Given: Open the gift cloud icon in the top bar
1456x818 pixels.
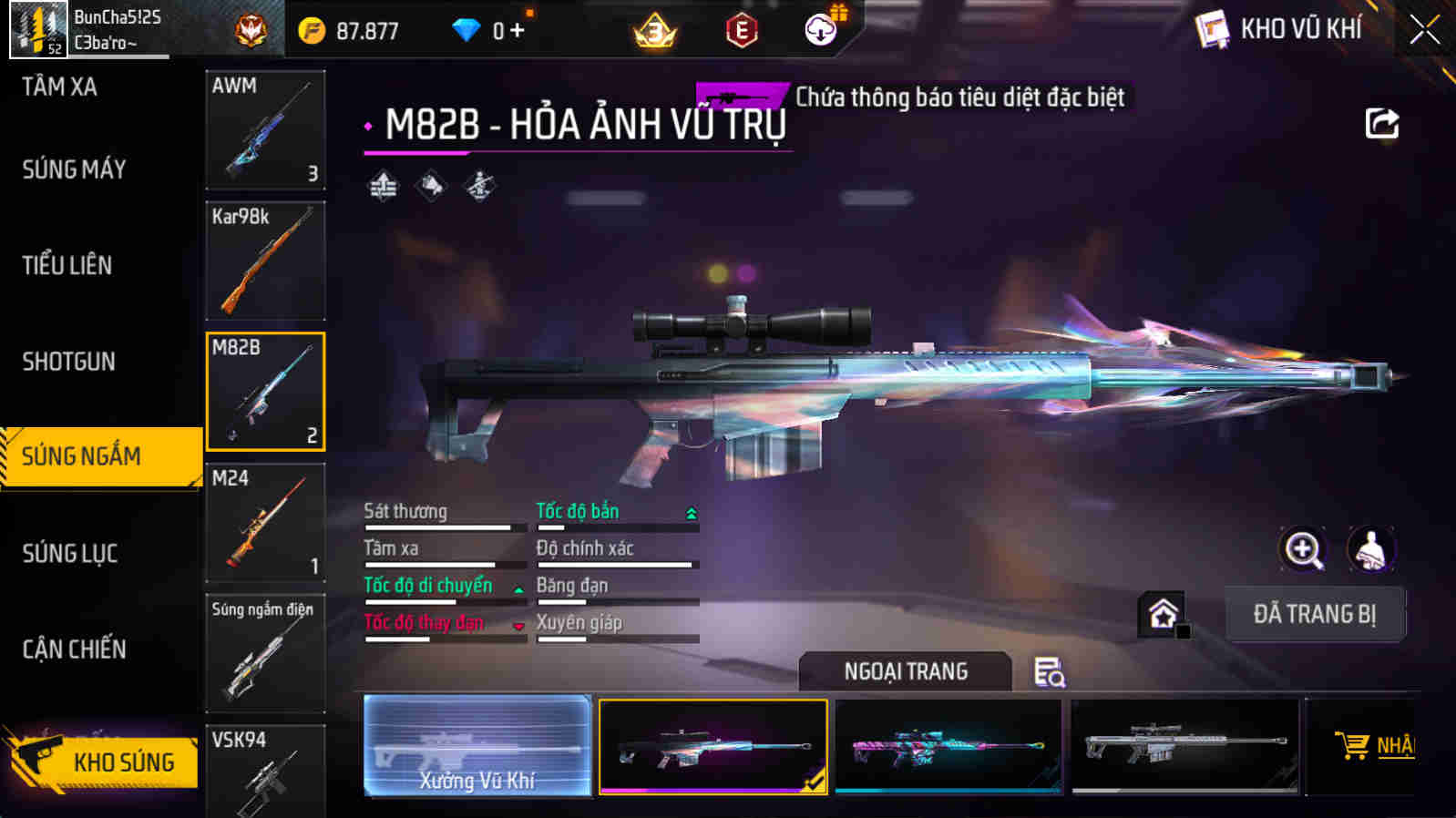Looking at the screenshot, I should (819, 28).
